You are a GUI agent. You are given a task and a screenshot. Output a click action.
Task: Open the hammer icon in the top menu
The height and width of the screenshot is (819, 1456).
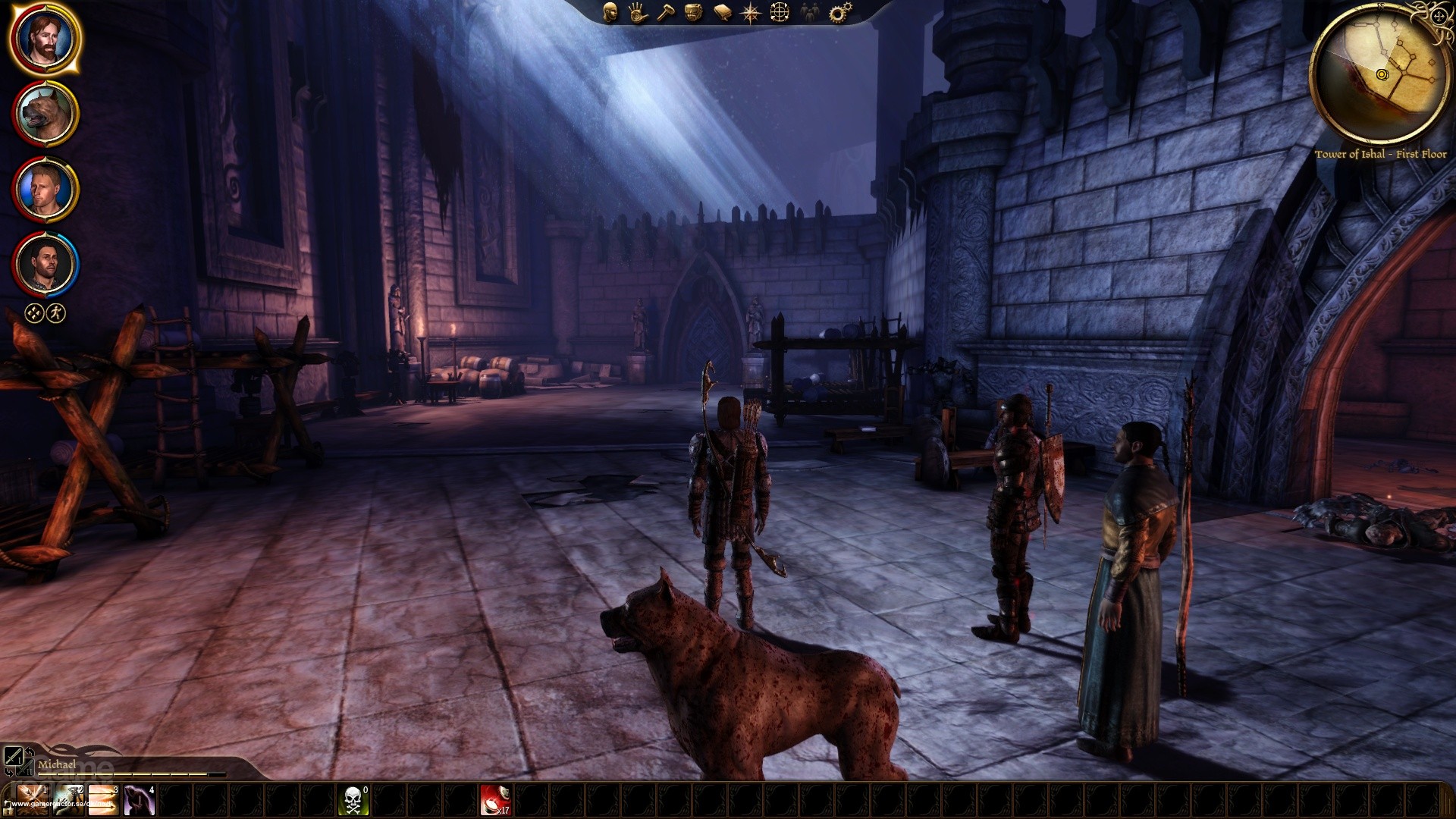[665, 12]
